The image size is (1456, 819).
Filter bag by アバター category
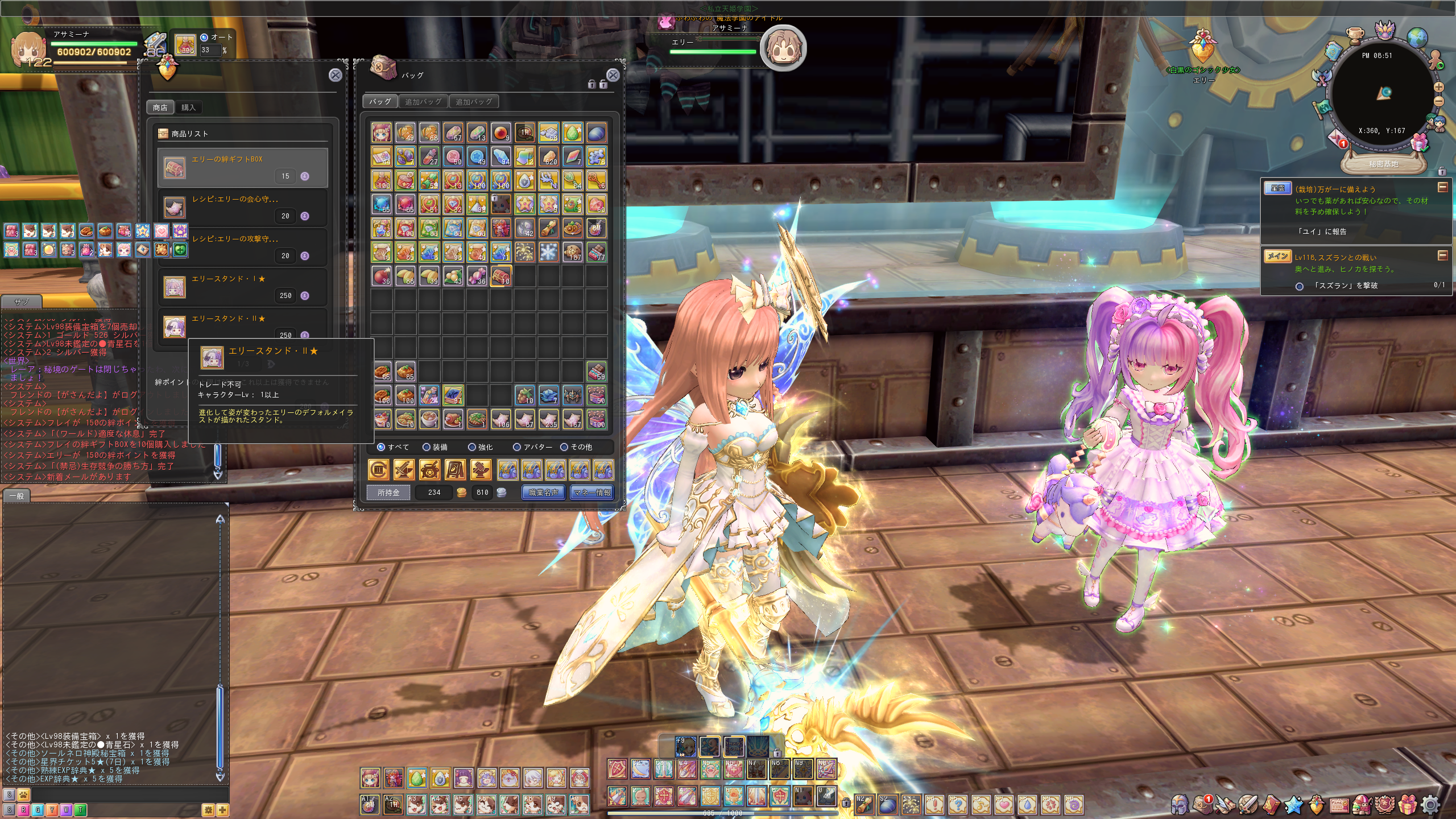[533, 447]
